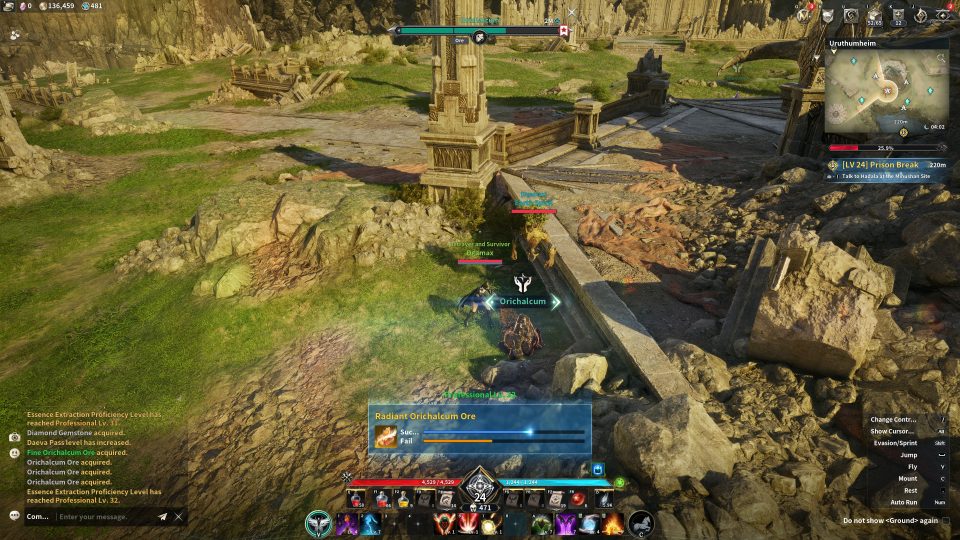Use the flame skill on the hotbar
The width and height of the screenshot is (960, 540).
612,523
